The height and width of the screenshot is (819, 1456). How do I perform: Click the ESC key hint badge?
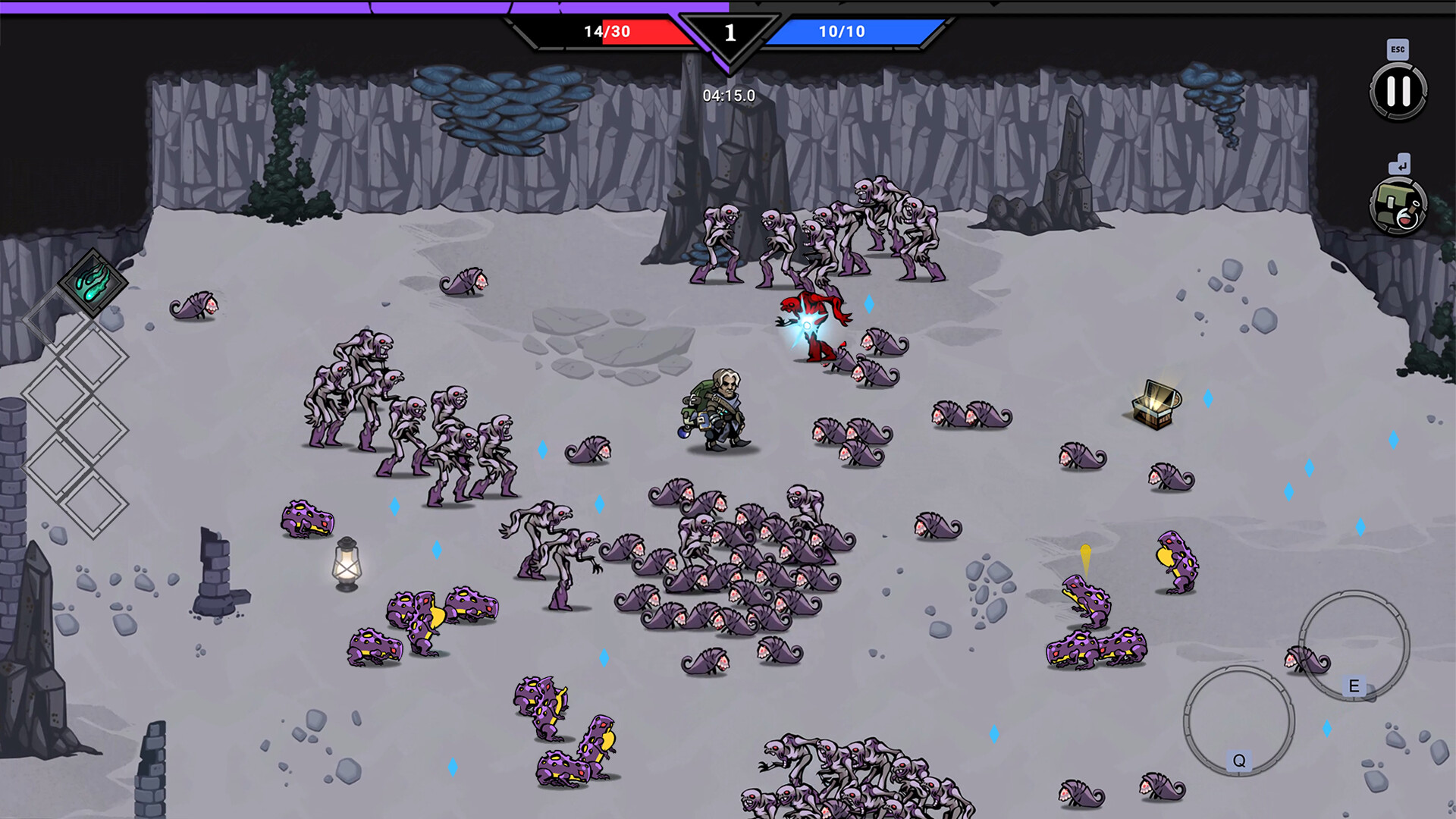(x=1397, y=48)
